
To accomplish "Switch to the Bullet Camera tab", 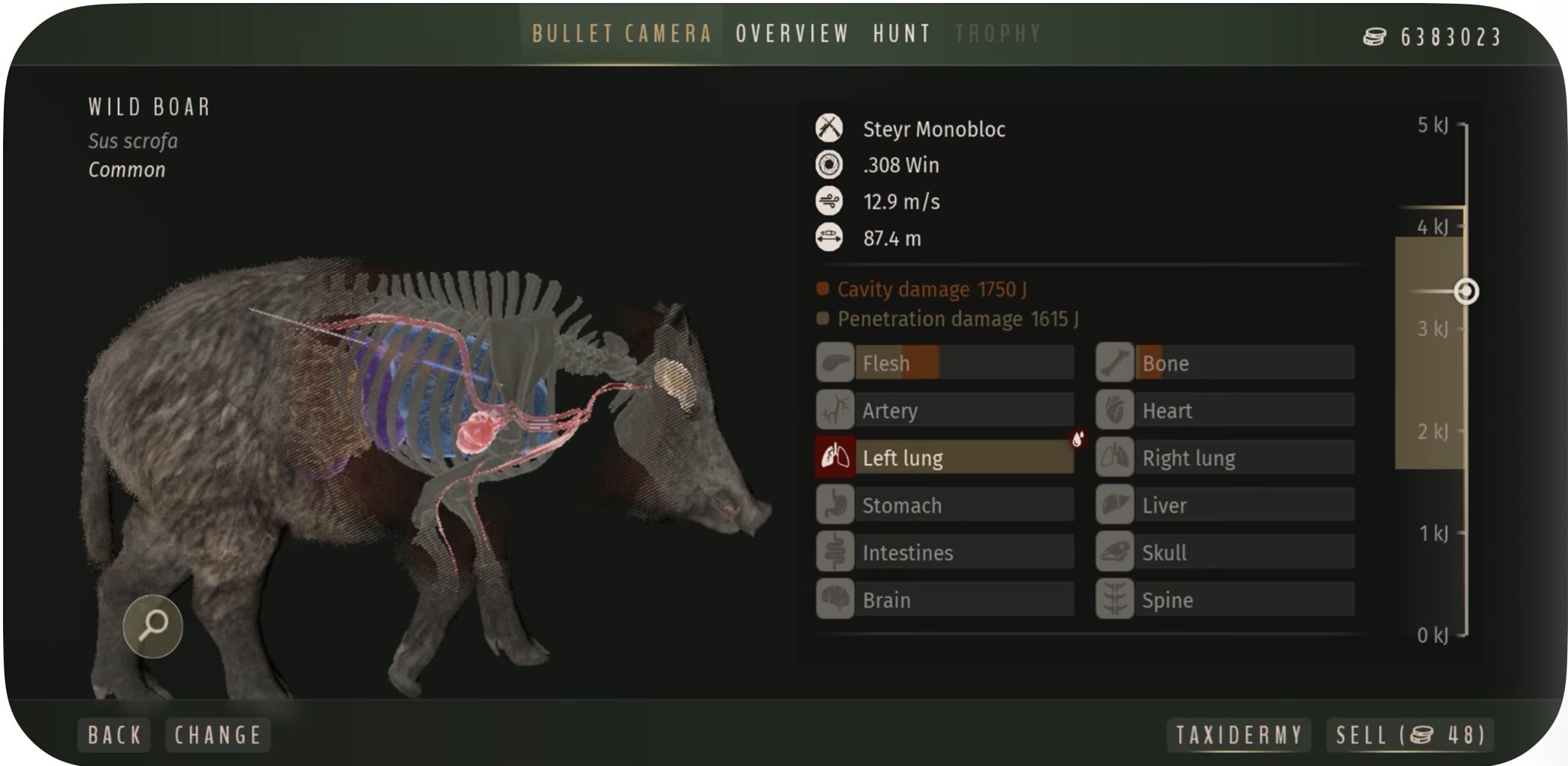I will (621, 34).
